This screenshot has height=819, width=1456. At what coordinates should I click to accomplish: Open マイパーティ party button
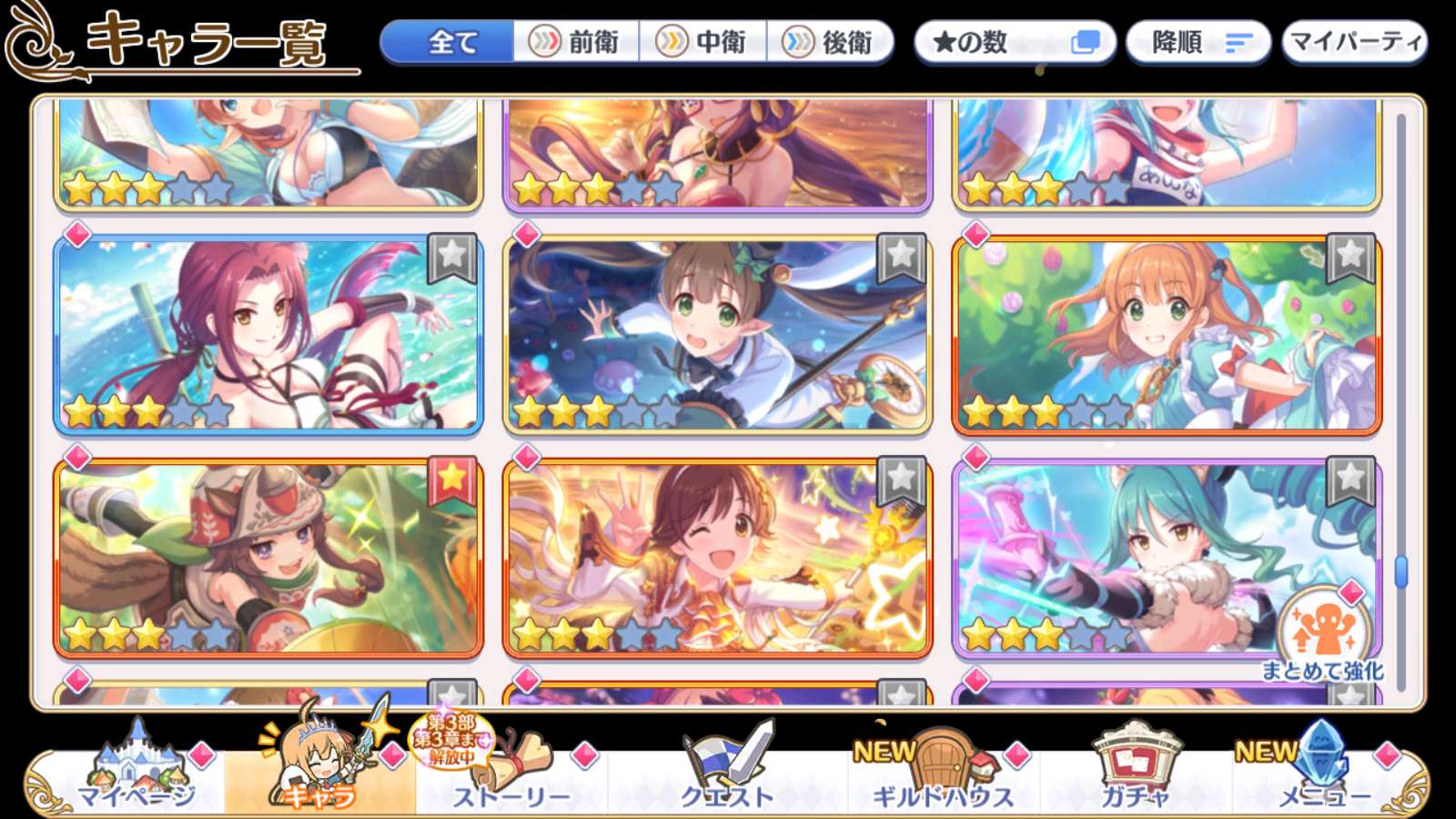[x=1354, y=42]
